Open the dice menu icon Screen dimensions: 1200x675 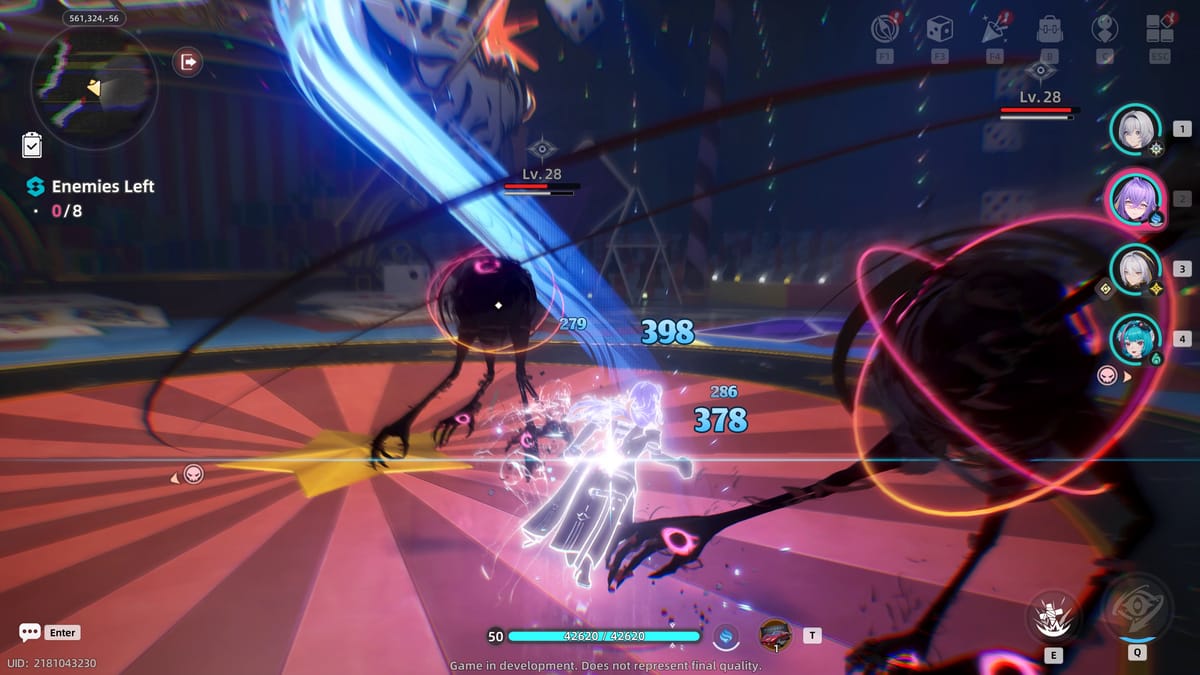coord(939,29)
